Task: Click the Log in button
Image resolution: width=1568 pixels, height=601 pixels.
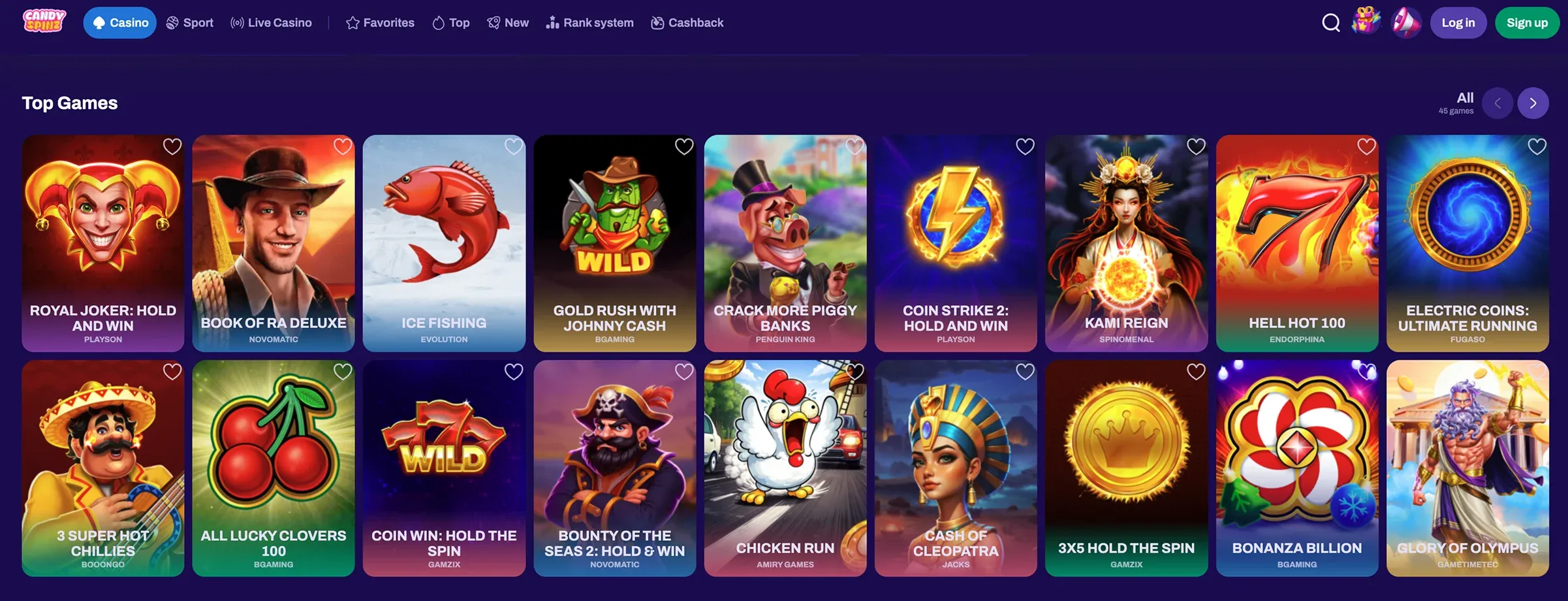Action: 1458,23
